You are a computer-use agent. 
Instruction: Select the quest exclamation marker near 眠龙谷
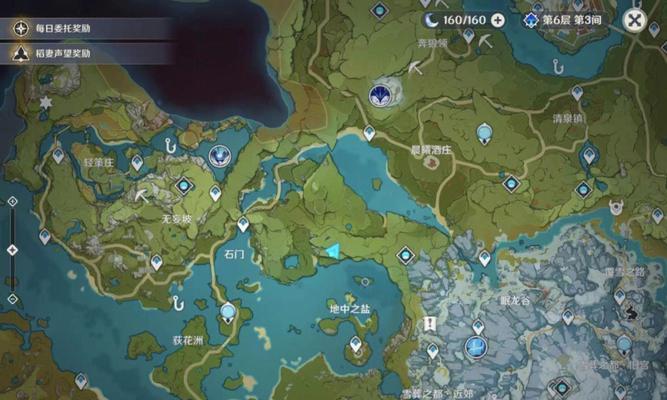click(x=430, y=324)
